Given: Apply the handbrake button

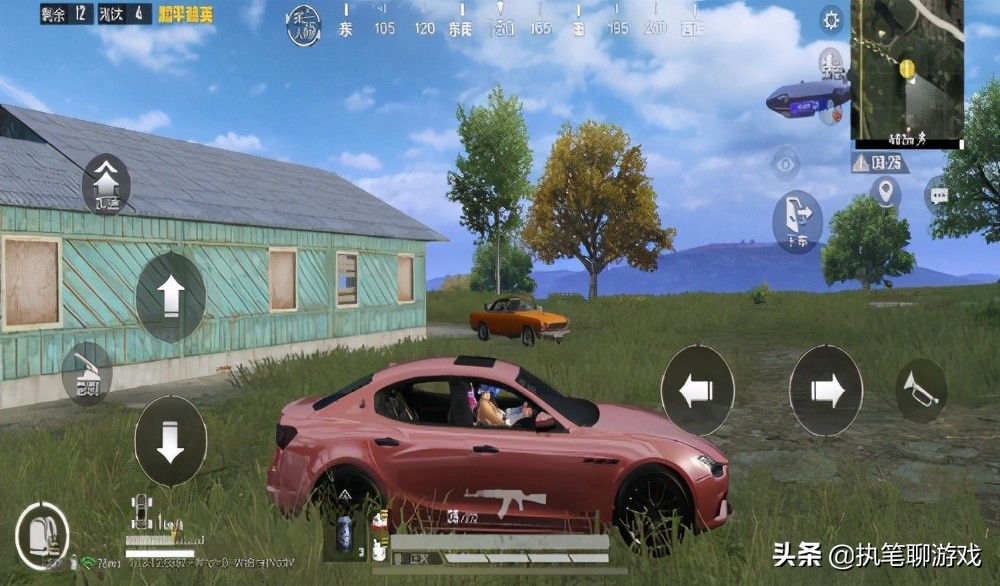Looking at the screenshot, I should (x=87, y=374).
